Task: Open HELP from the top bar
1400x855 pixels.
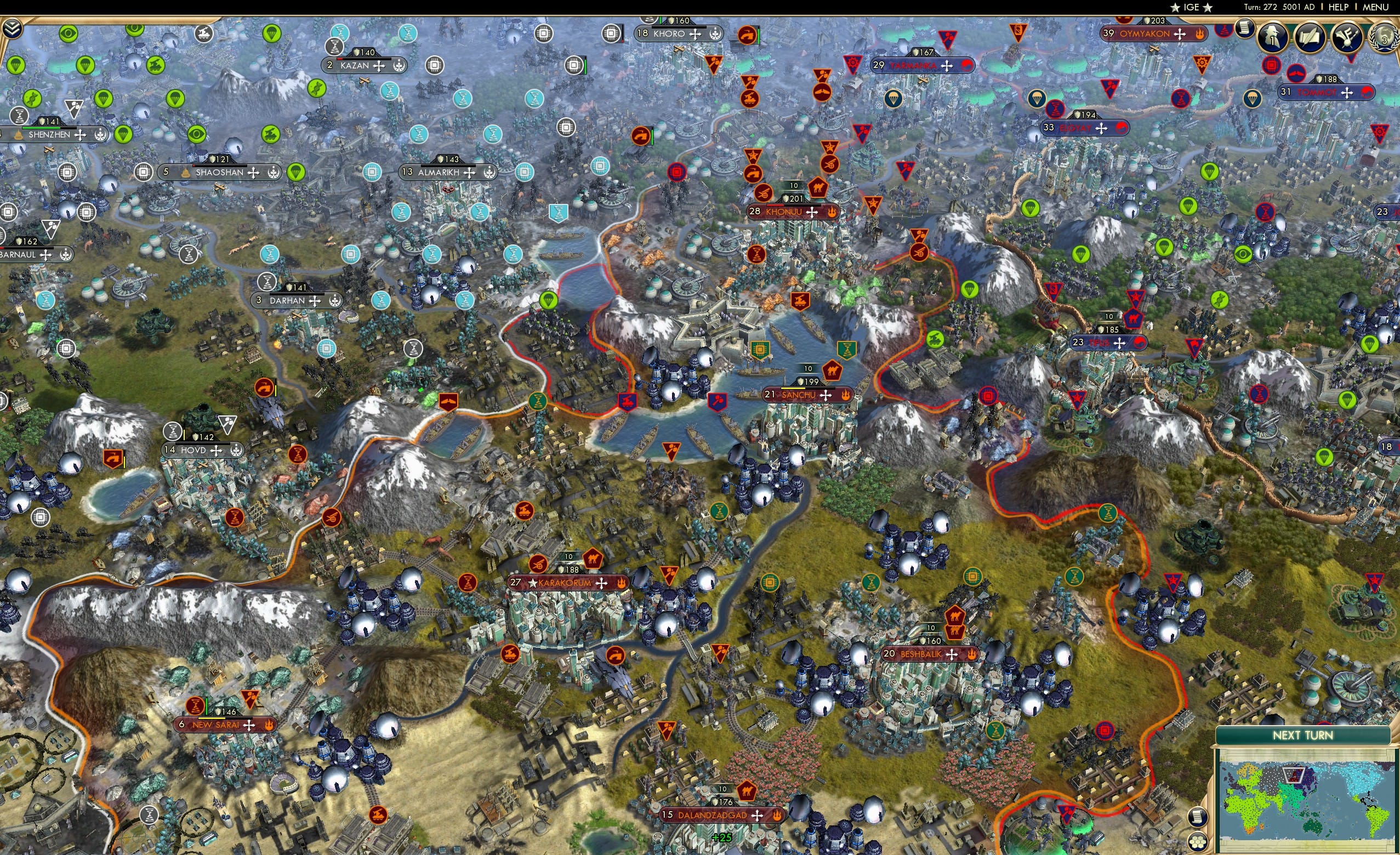Action: [1339, 7]
